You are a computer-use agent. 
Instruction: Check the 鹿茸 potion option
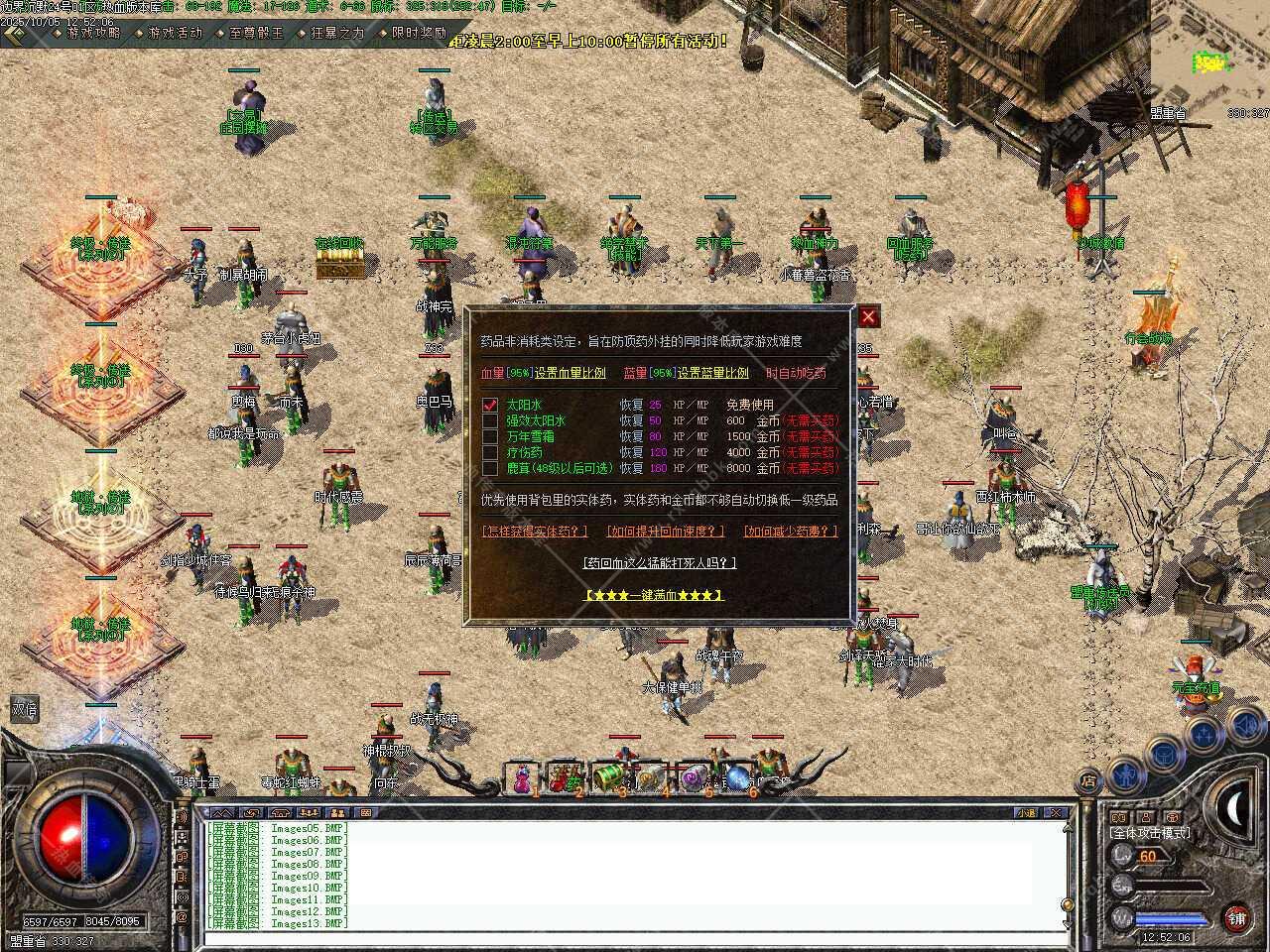coord(489,468)
